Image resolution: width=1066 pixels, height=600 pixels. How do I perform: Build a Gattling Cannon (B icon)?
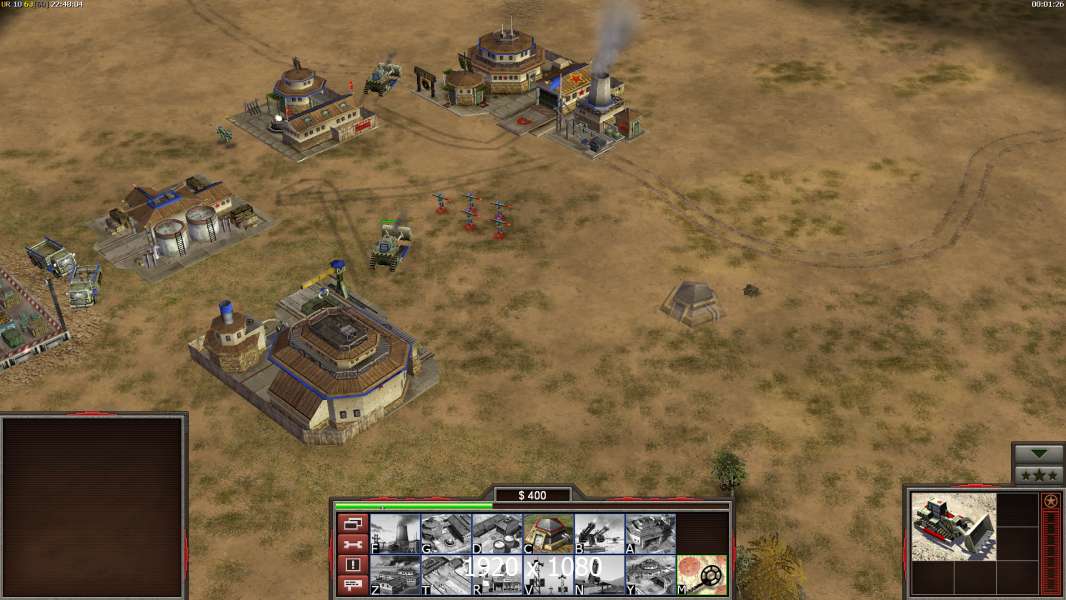599,534
